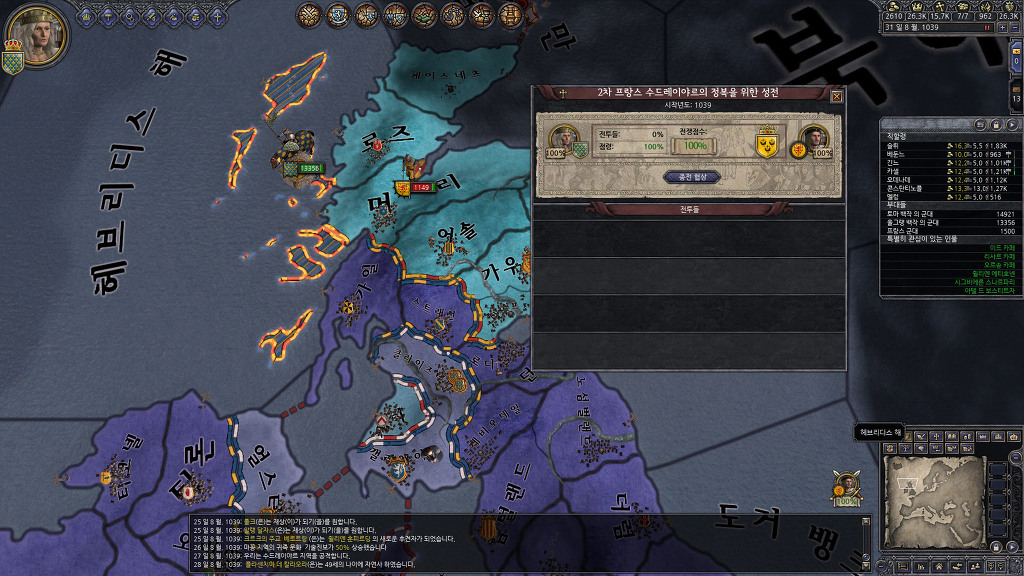
Task: Click the attacker portrait in war panel
Action: click(x=564, y=140)
